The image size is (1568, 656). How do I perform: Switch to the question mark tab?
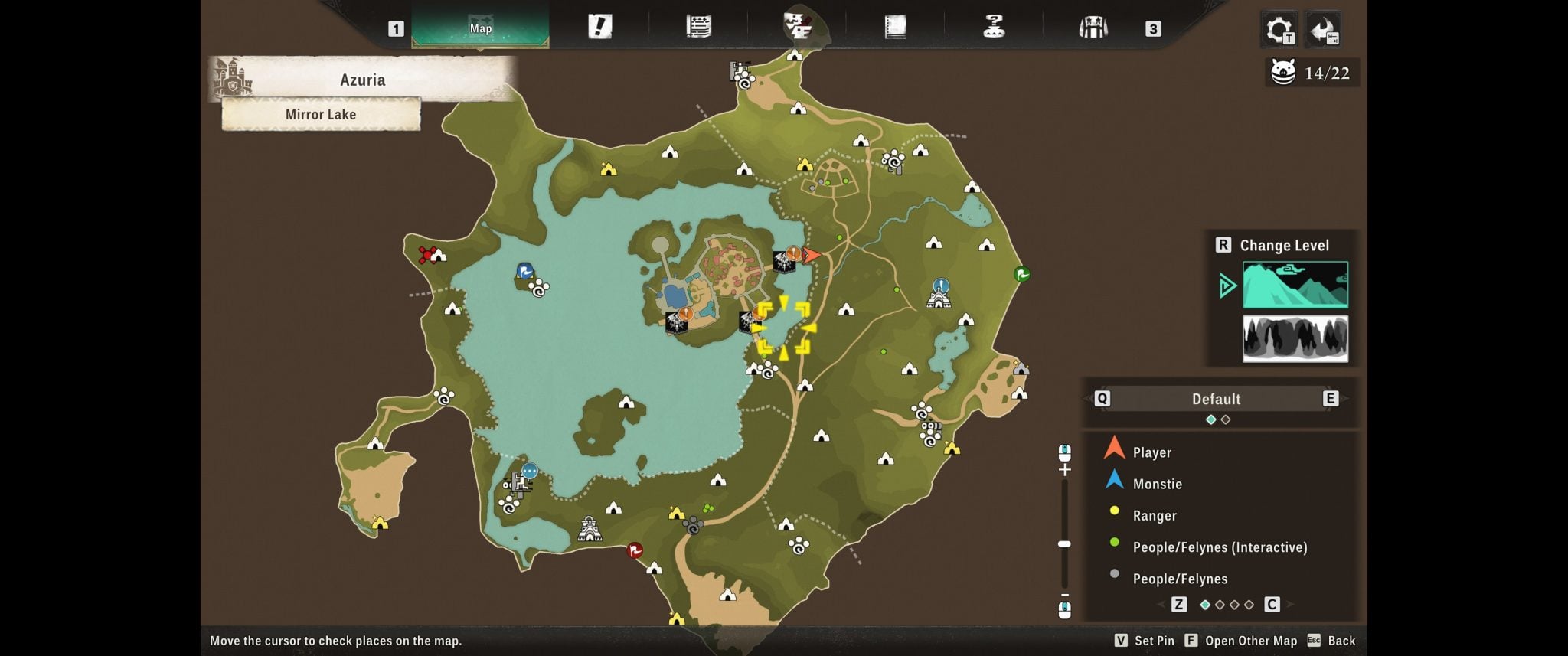pyautogui.click(x=993, y=27)
